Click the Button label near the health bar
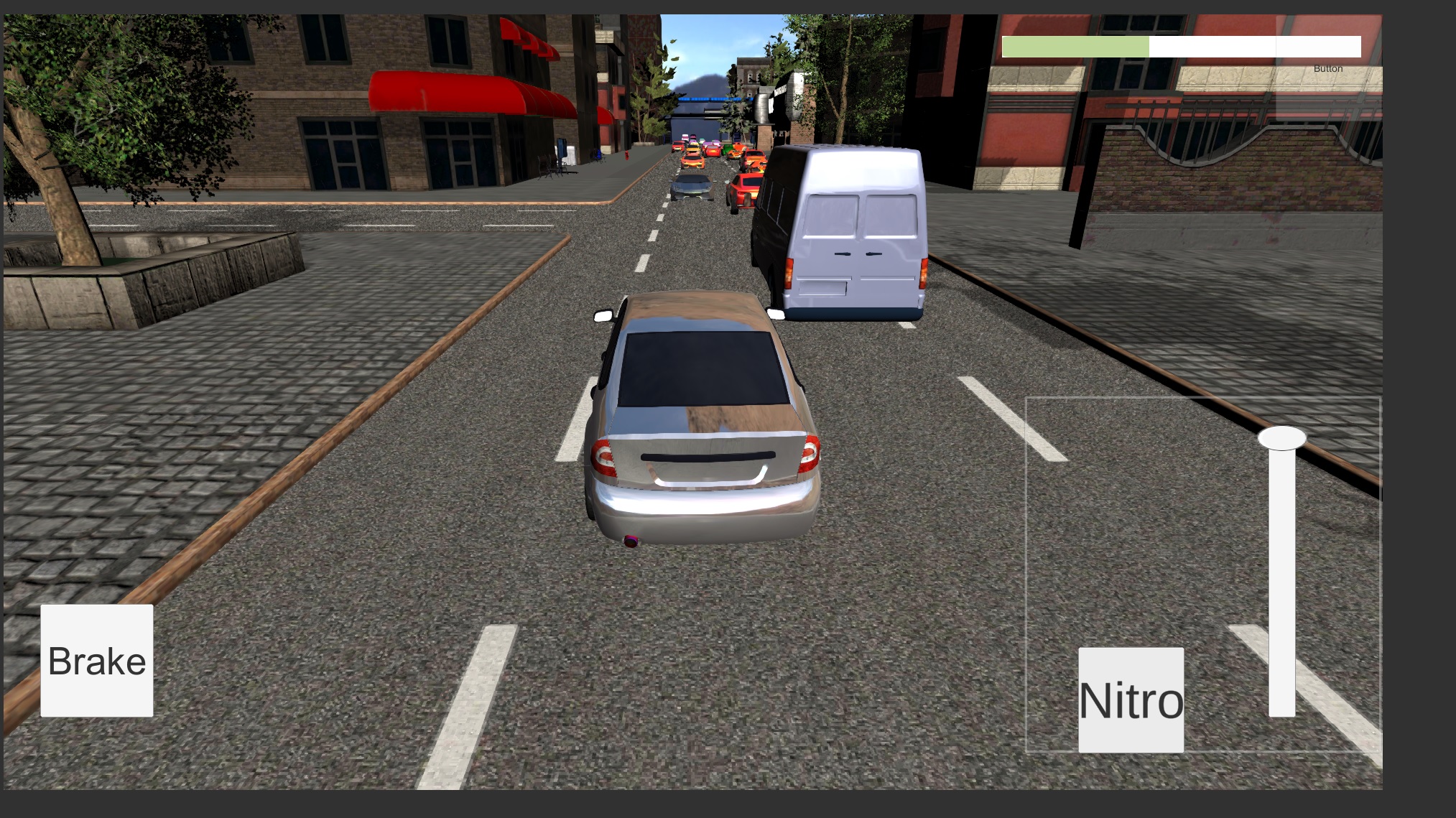The width and height of the screenshot is (1456, 818). [1326, 69]
